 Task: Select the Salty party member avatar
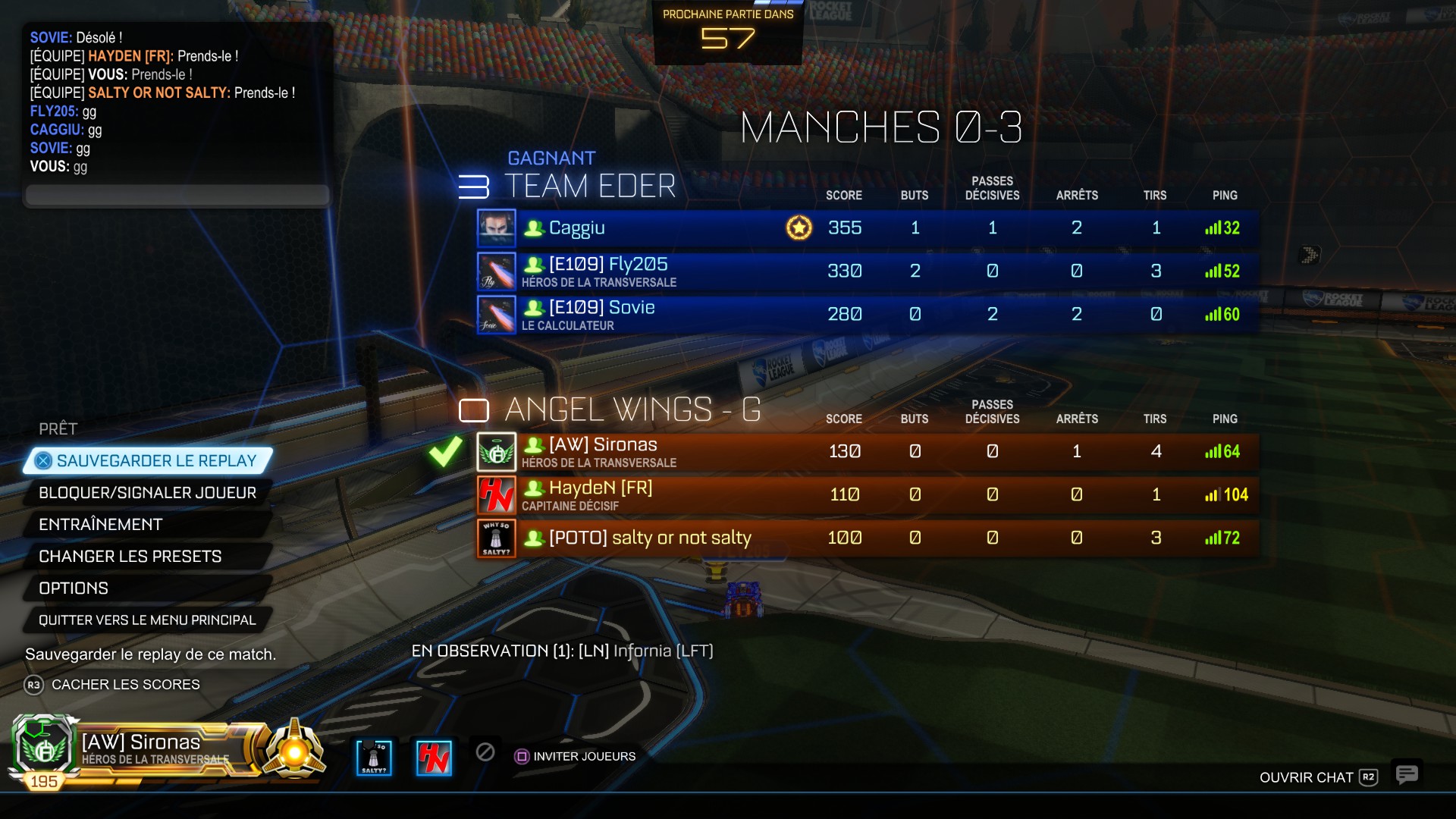pos(374,758)
